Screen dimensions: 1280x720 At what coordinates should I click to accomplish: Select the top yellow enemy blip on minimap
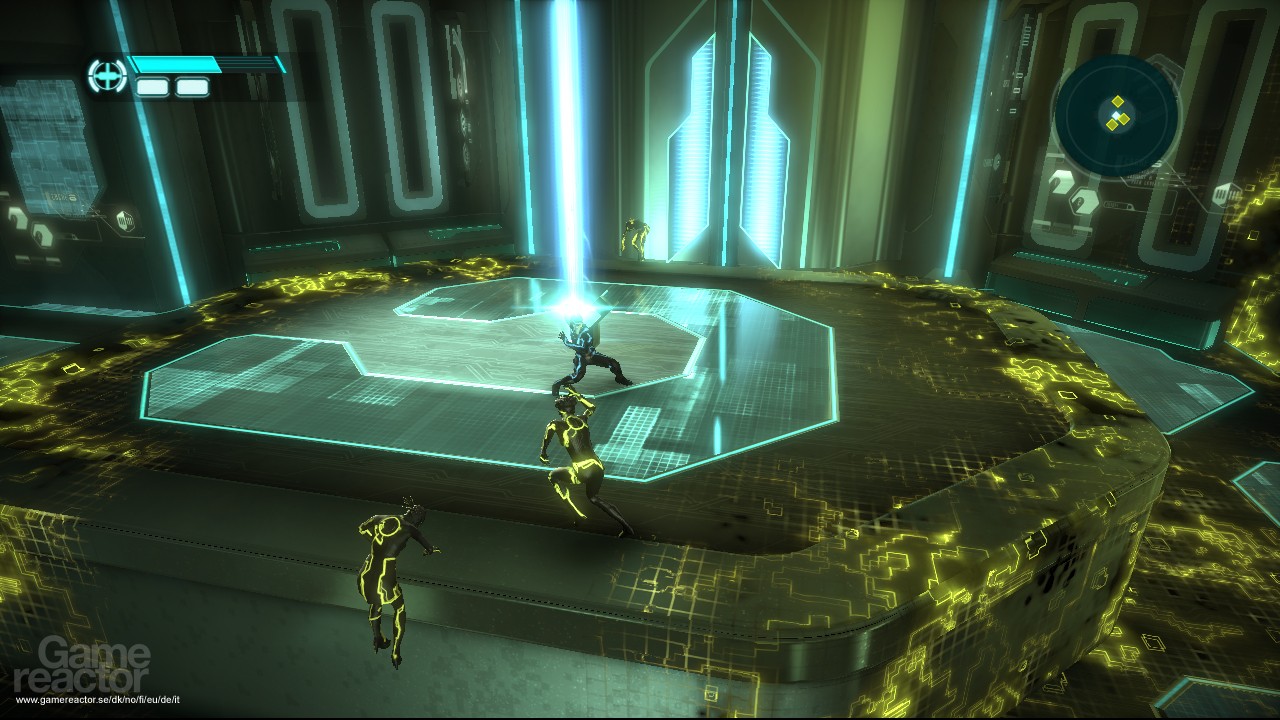point(1118,101)
